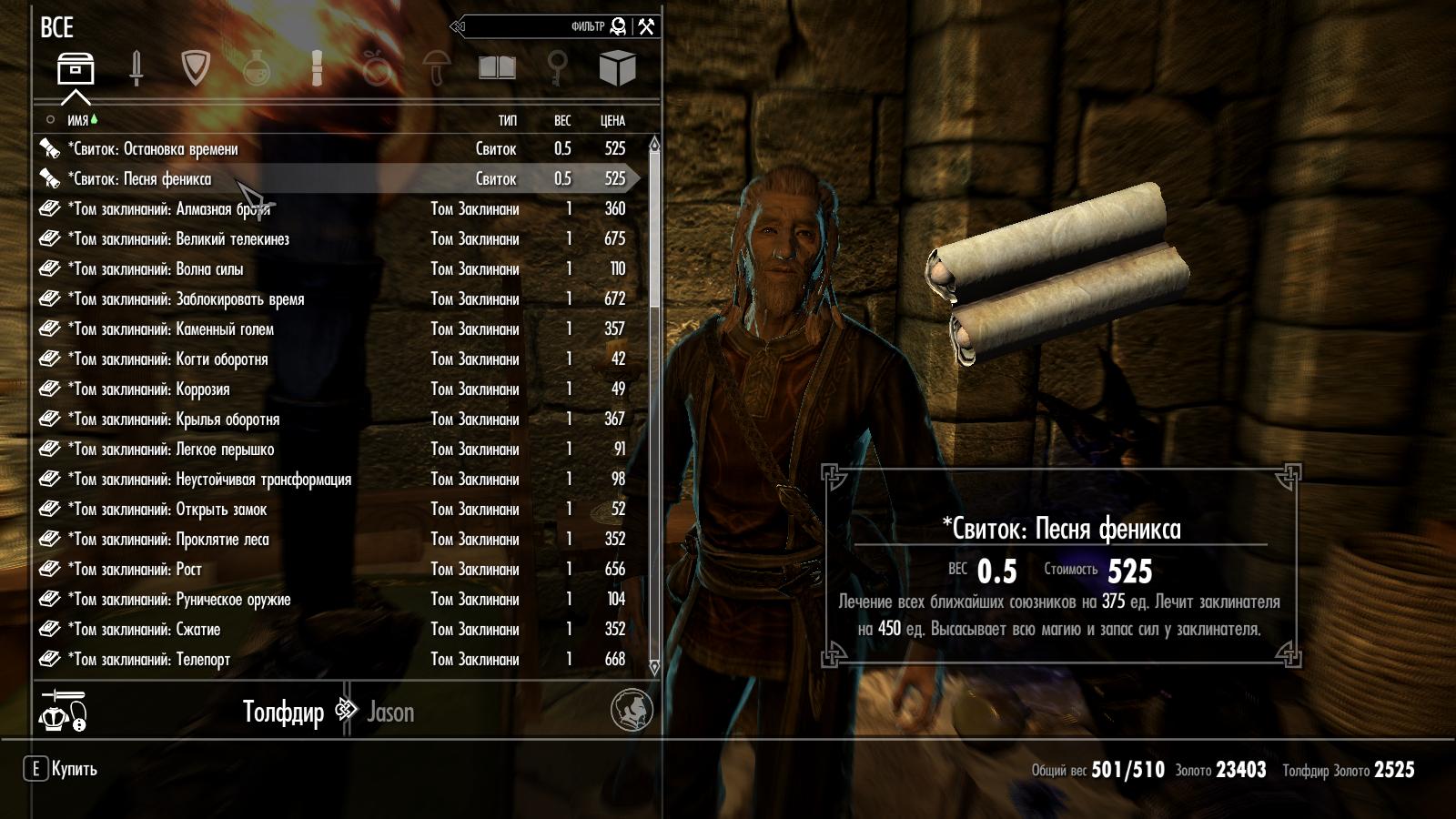Select spell tome Рост
Screen dimensions: 1456x819
(x=135, y=570)
